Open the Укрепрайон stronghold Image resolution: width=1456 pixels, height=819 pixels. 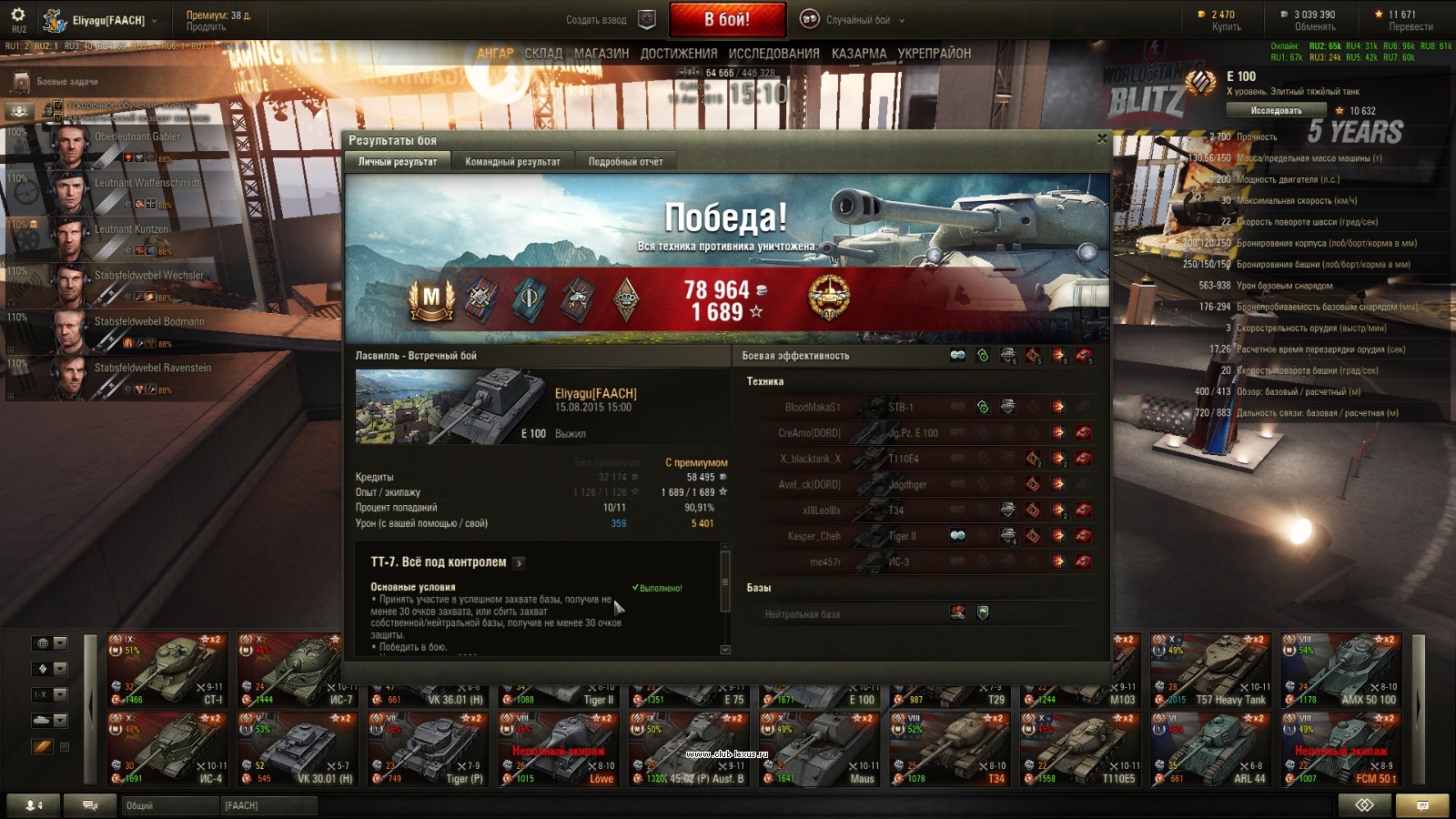tap(935, 54)
